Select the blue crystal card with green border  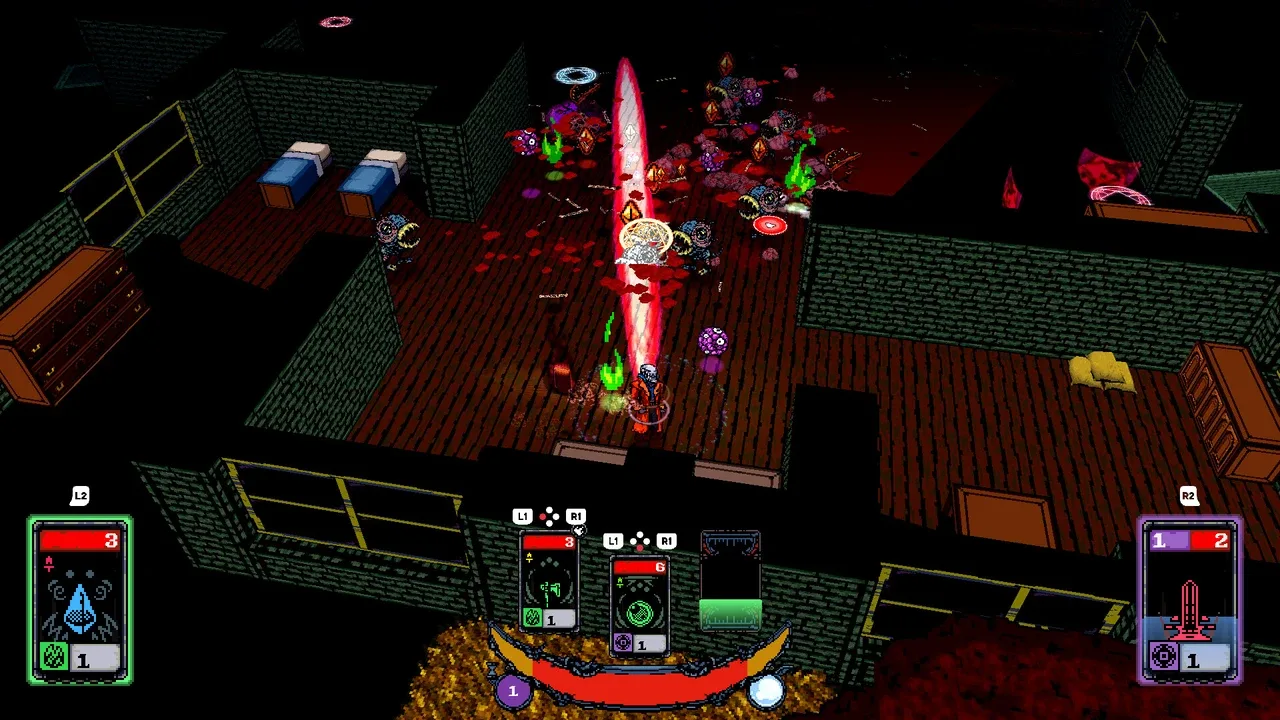pyautogui.click(x=80, y=599)
